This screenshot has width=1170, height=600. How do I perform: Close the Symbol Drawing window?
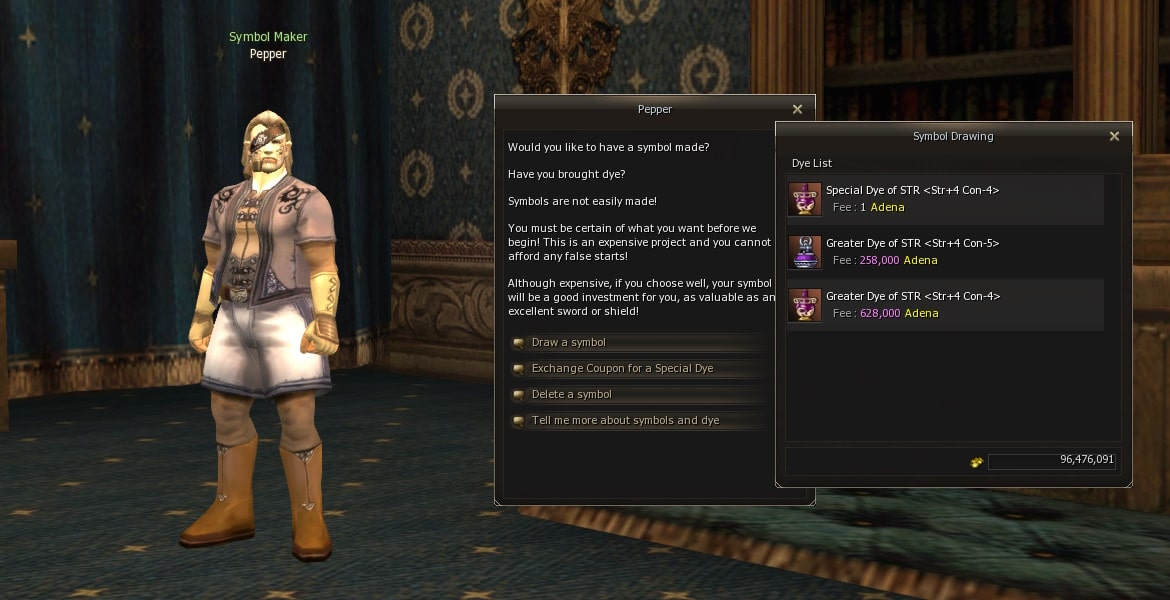(1114, 137)
